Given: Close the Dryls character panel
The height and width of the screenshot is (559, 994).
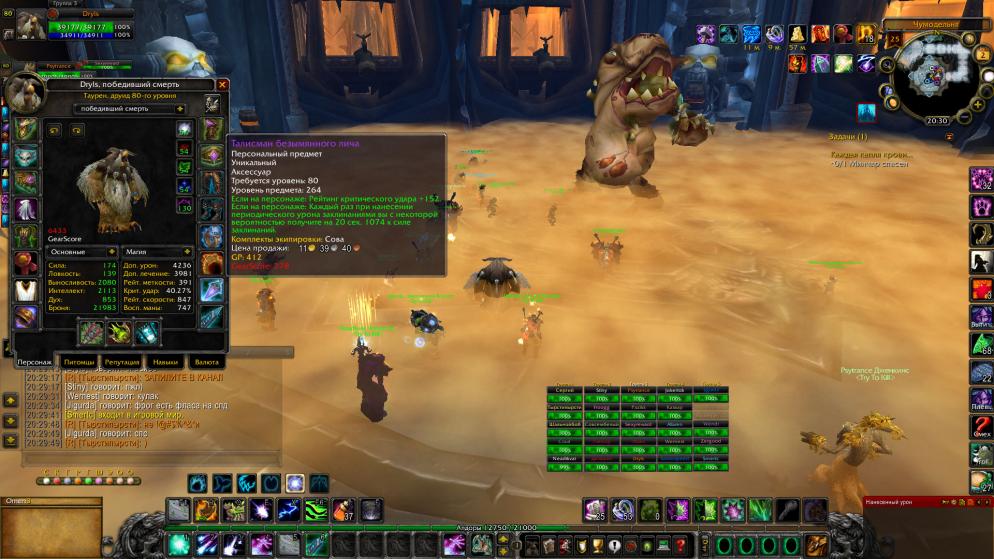Looking at the screenshot, I should click(222, 85).
